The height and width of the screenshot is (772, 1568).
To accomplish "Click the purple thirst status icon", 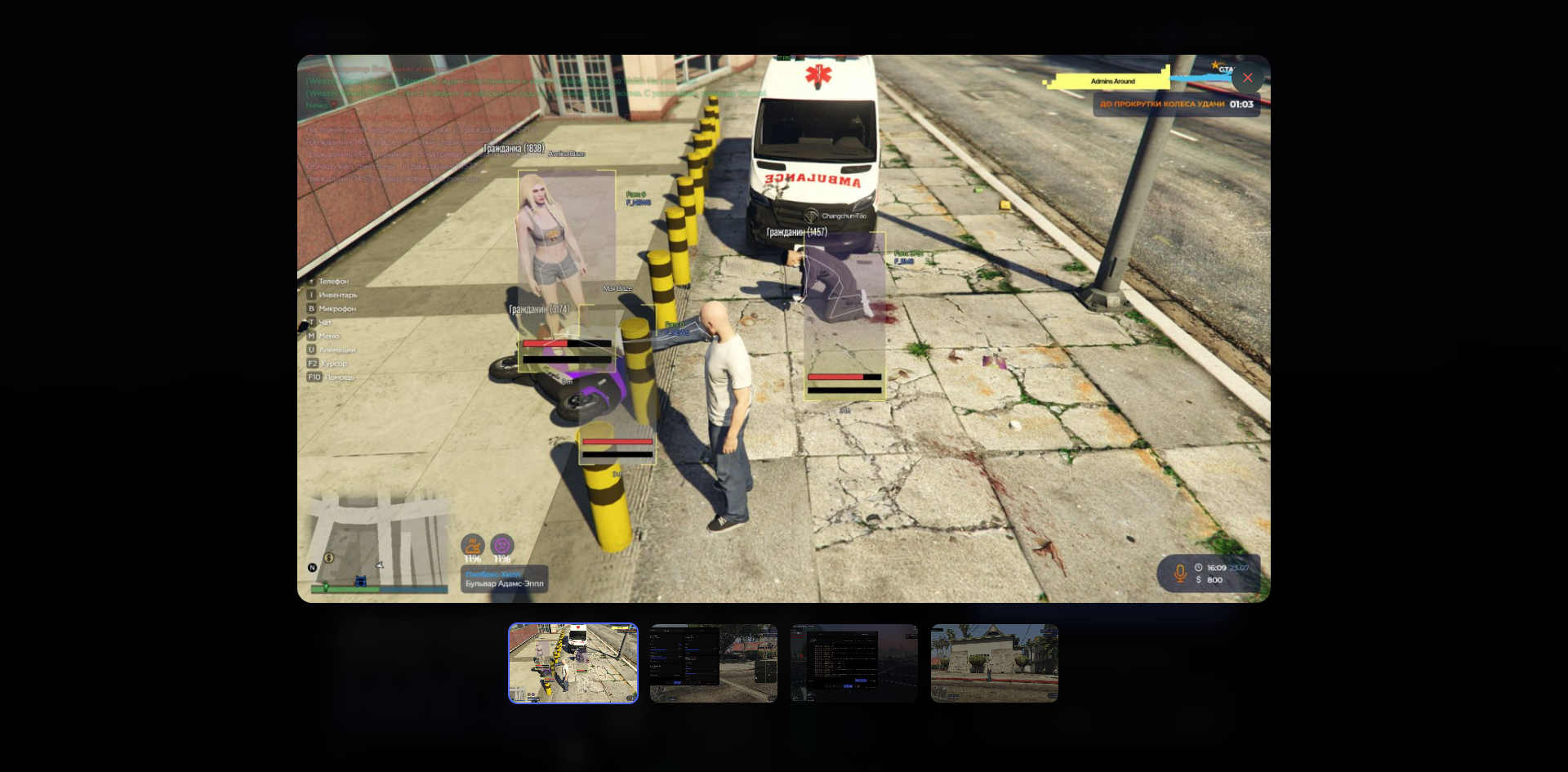I will [x=502, y=545].
